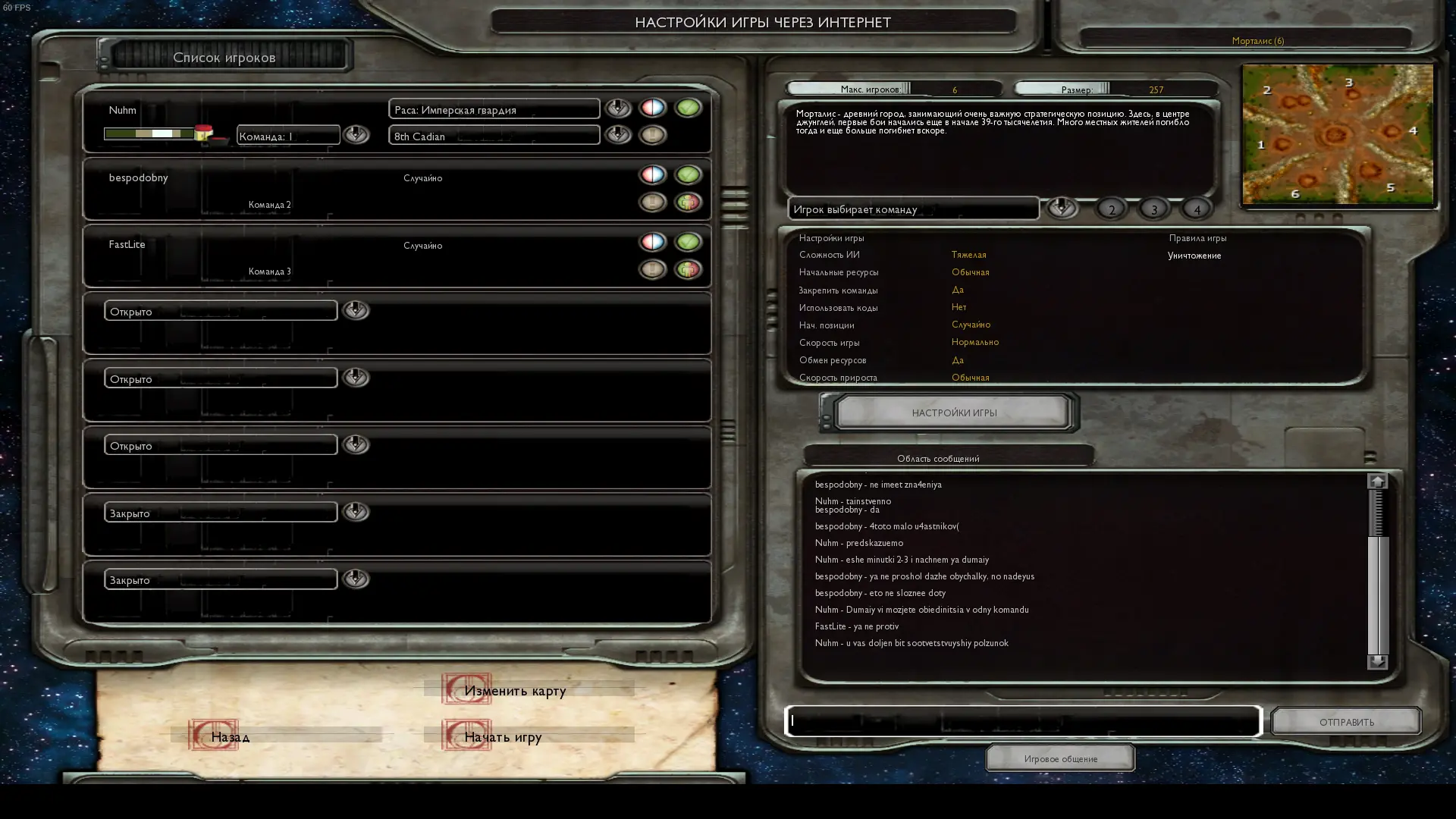Open the Игровое общение chat tab
The height and width of the screenshot is (819, 1456).
tap(1060, 758)
